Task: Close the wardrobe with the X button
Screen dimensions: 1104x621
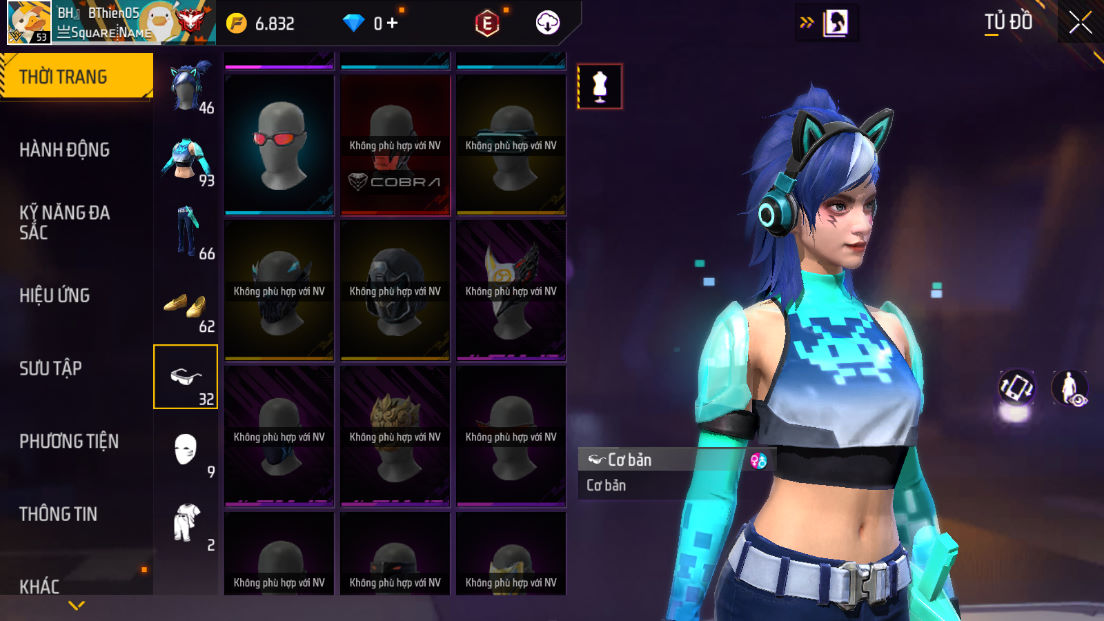Action: point(1080,23)
